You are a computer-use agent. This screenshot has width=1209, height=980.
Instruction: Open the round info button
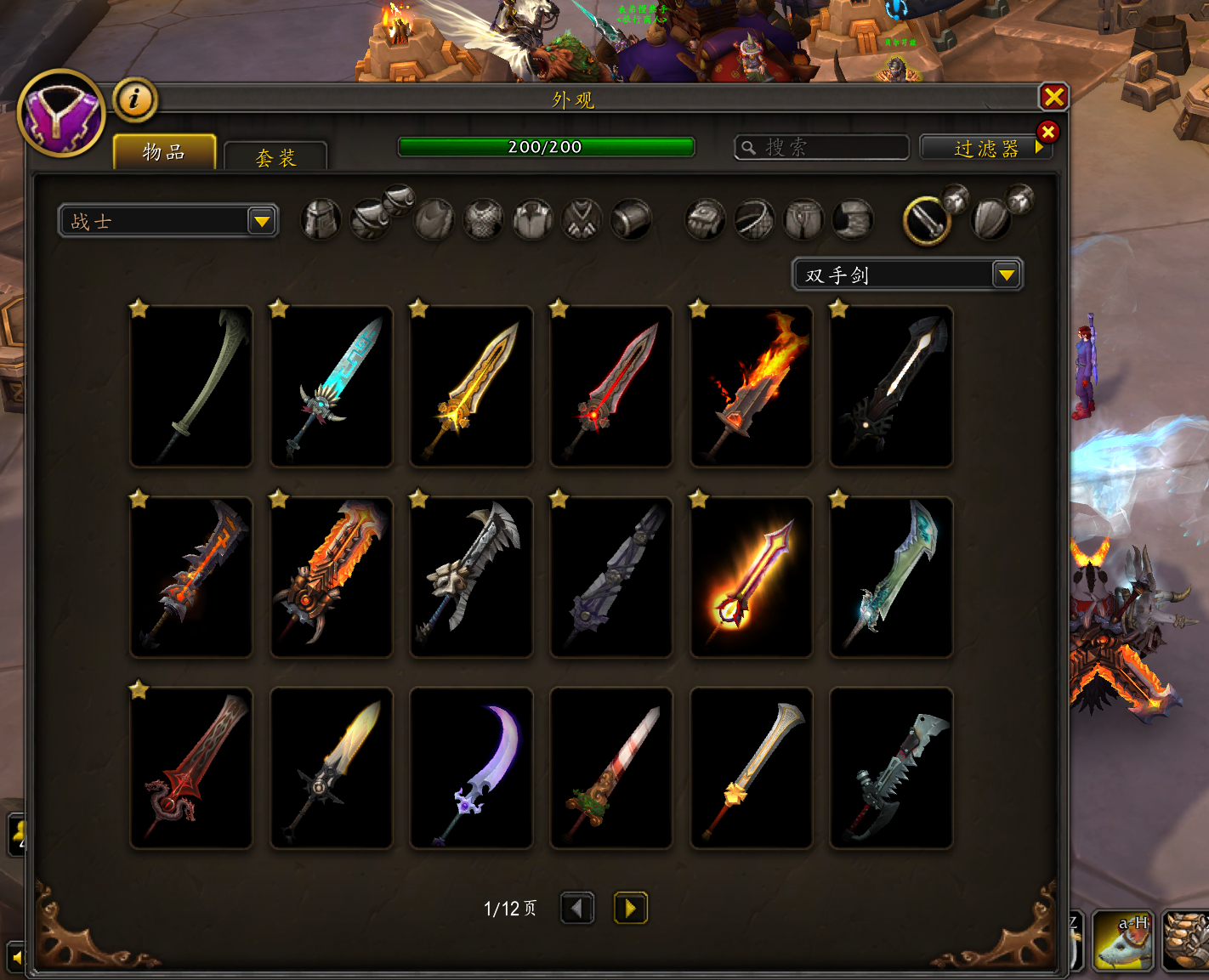coord(134,99)
